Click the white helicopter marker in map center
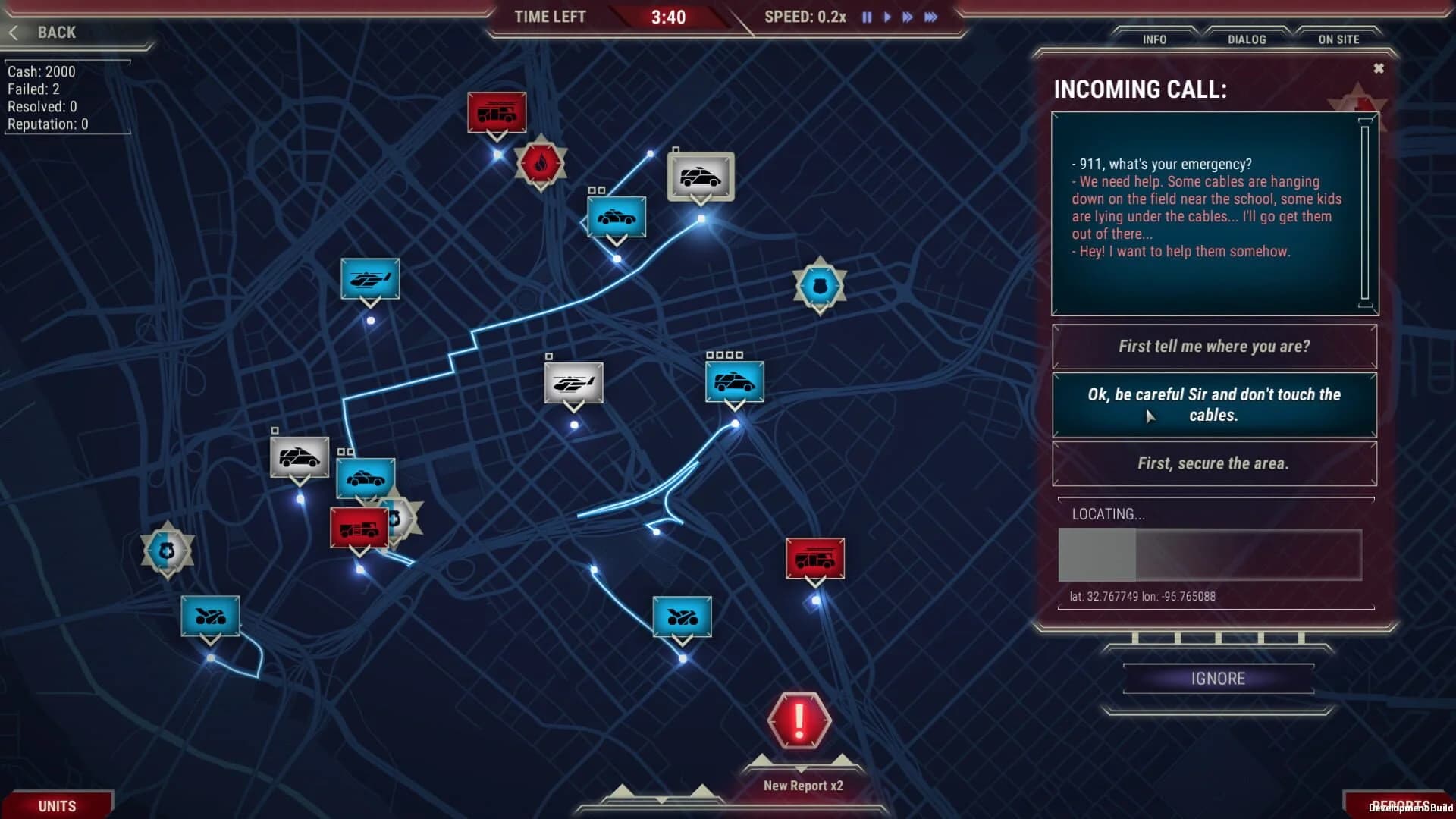Image resolution: width=1456 pixels, height=819 pixels. click(x=573, y=383)
